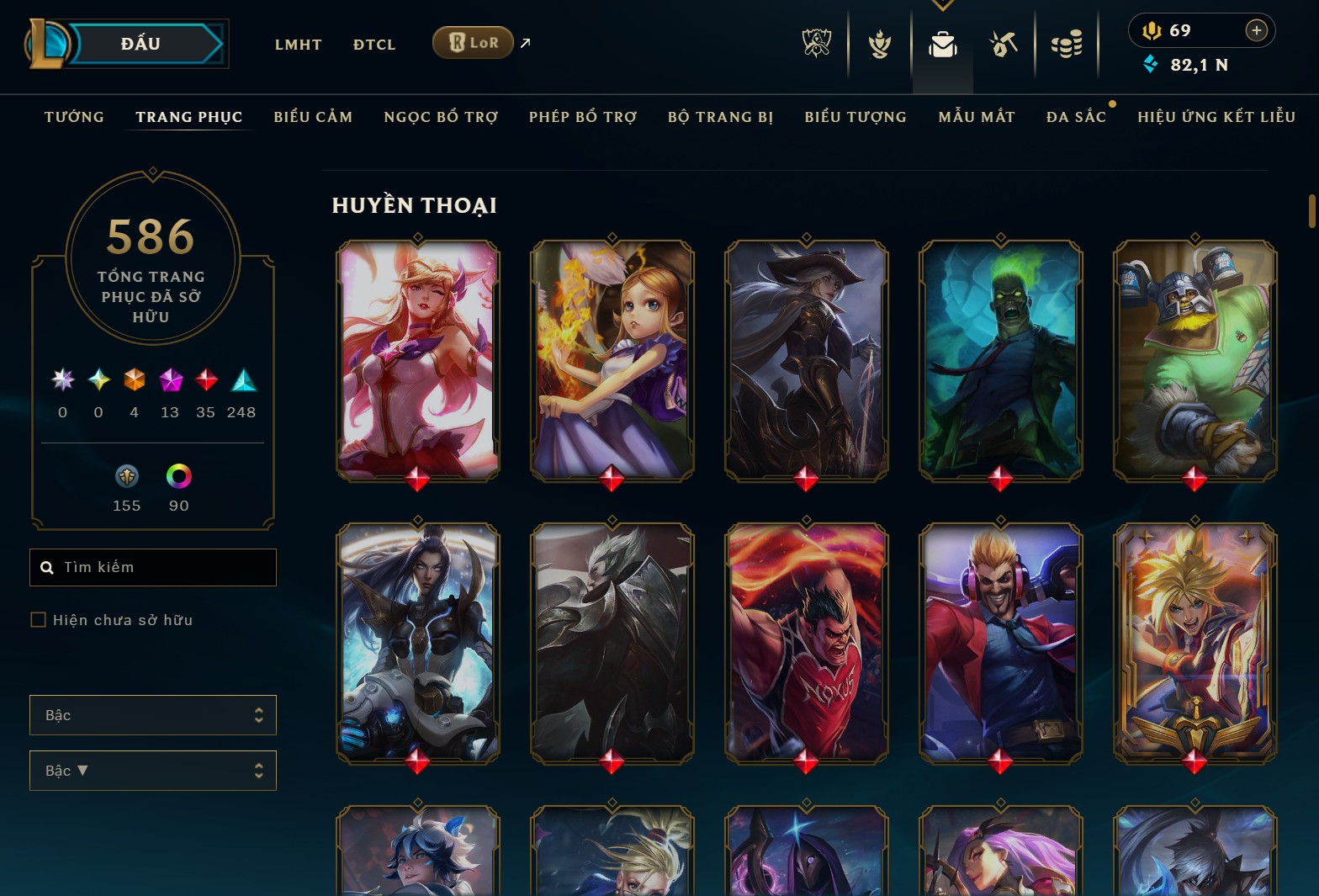Open the Store coins icon
Screen dimensions: 1319x896
point(1067,44)
